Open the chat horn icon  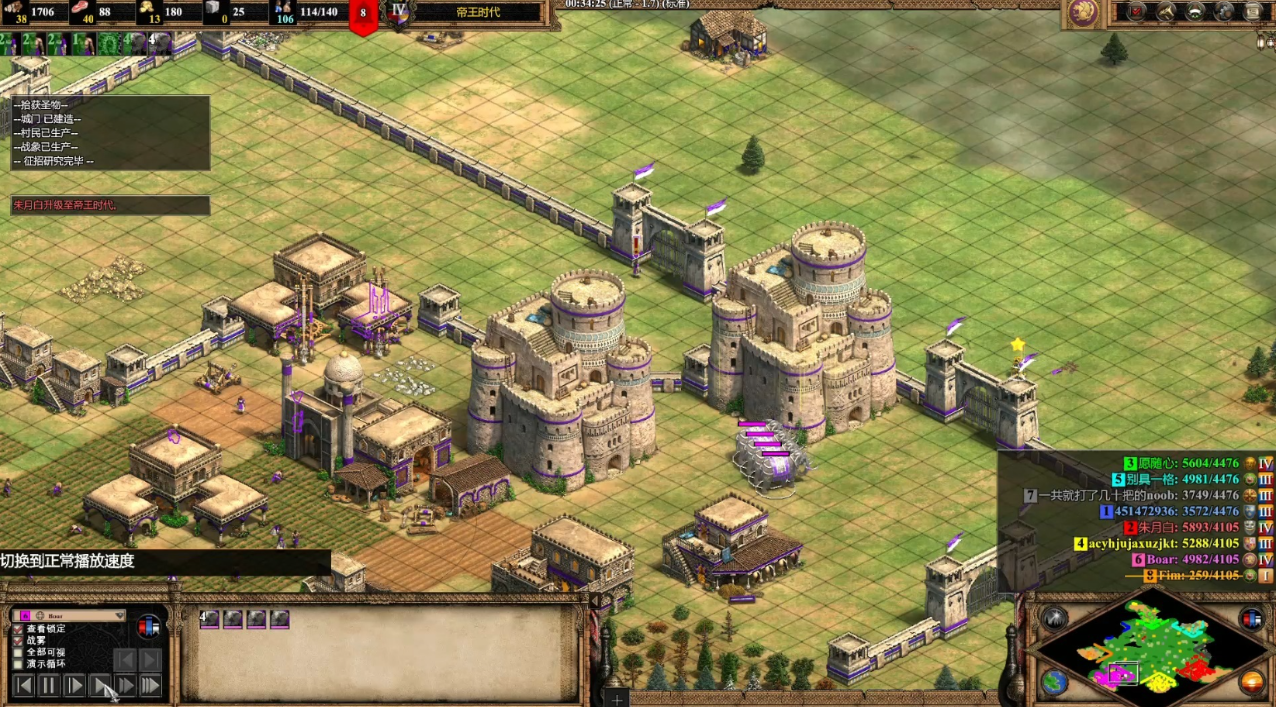tap(1166, 12)
